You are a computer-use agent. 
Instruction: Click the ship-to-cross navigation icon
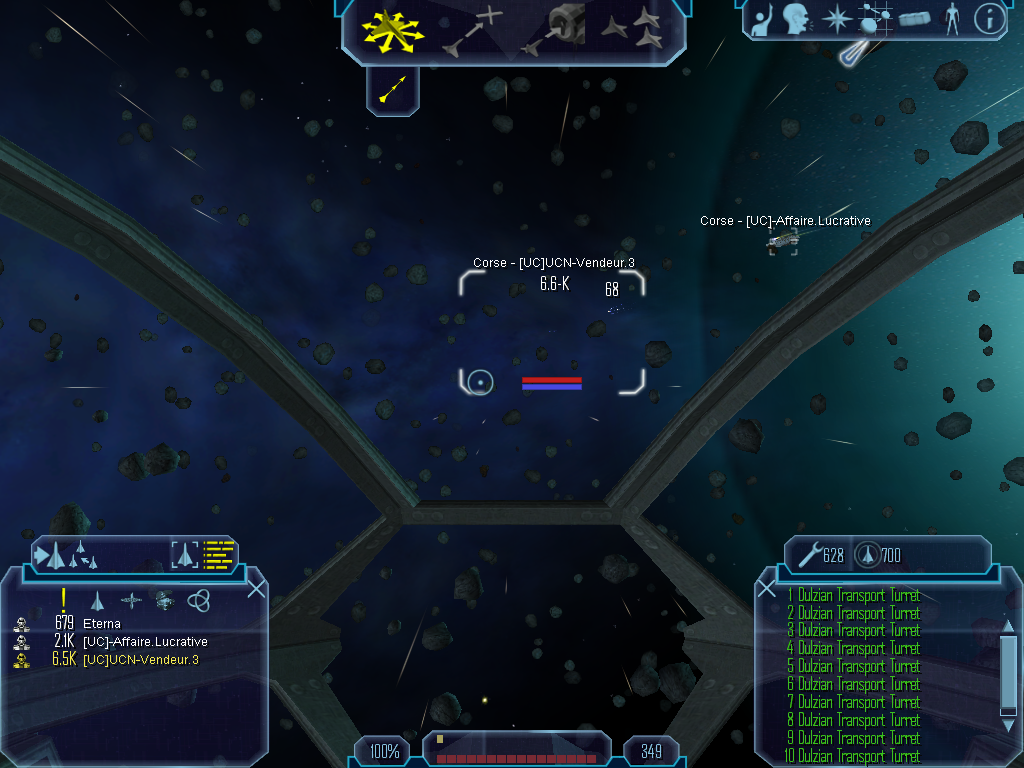(471, 30)
